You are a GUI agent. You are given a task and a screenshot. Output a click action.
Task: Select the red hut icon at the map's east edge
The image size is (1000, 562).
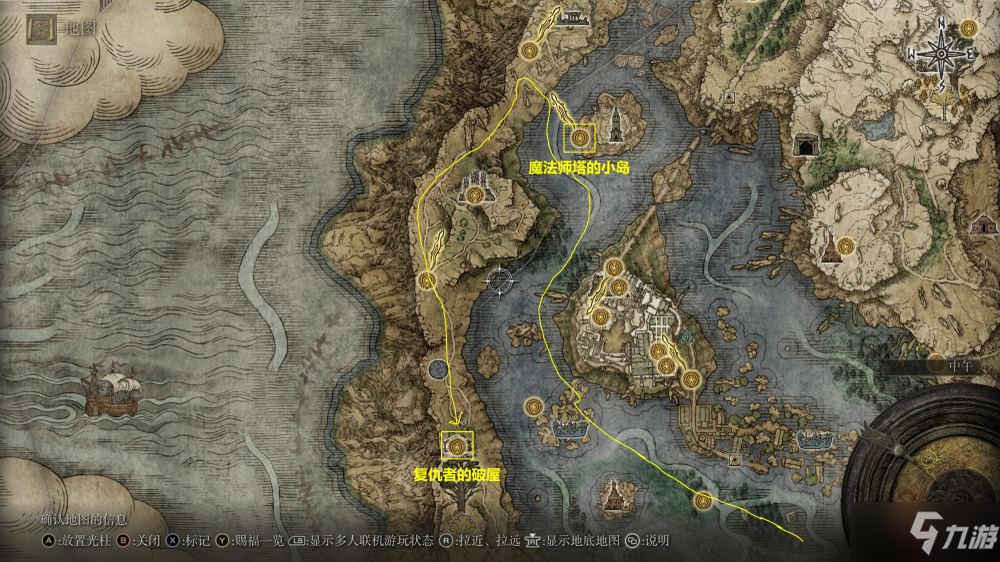coord(979,224)
